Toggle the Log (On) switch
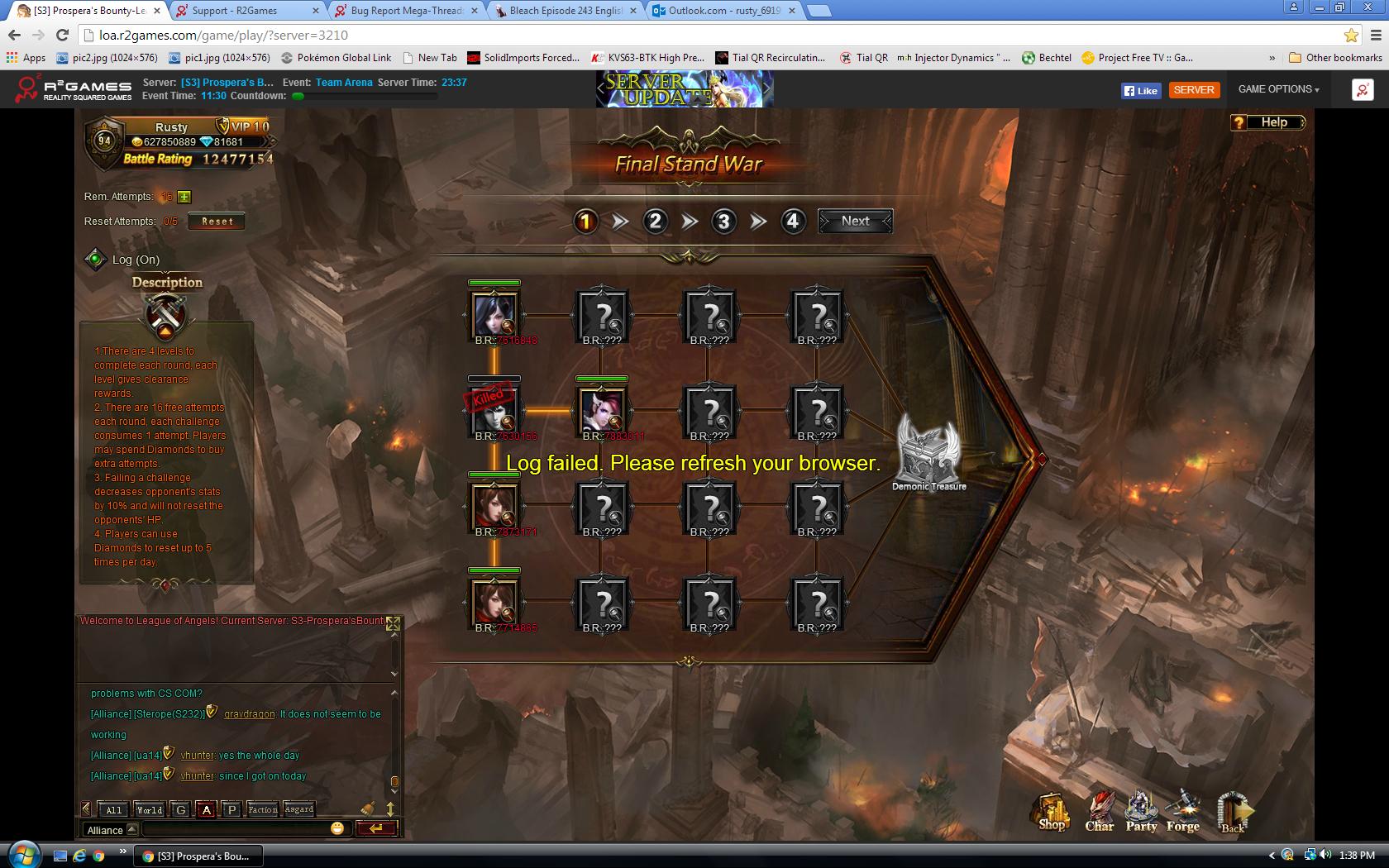Image resolution: width=1389 pixels, height=868 pixels. (x=96, y=260)
